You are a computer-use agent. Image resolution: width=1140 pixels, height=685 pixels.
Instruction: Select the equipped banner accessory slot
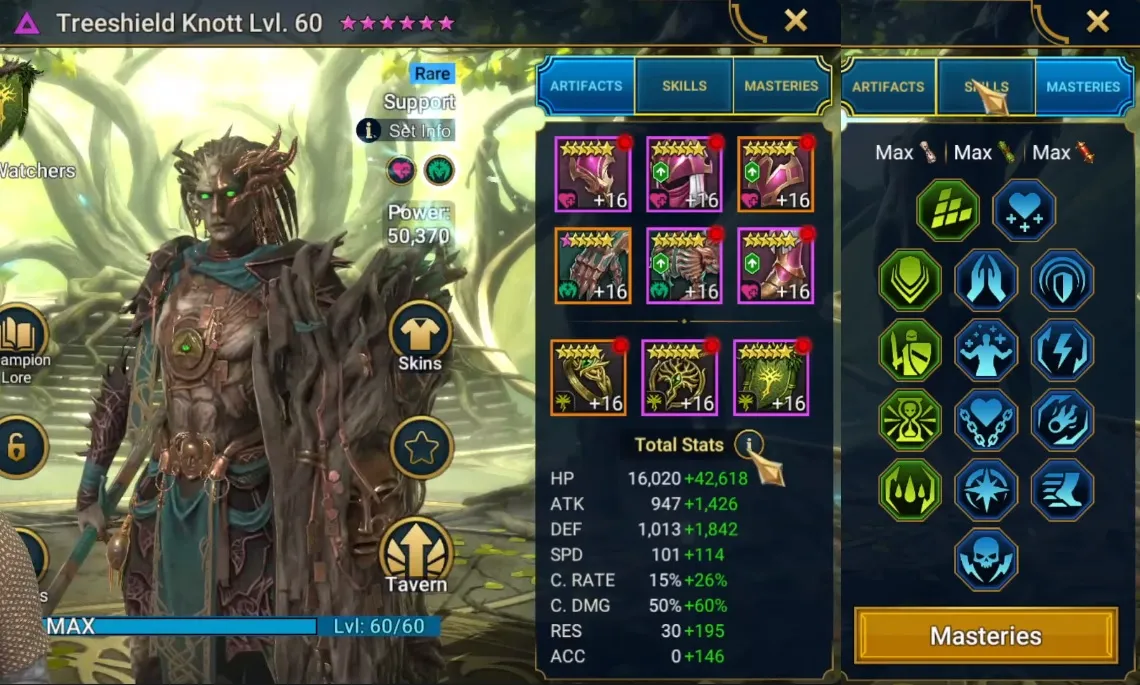click(x=771, y=377)
